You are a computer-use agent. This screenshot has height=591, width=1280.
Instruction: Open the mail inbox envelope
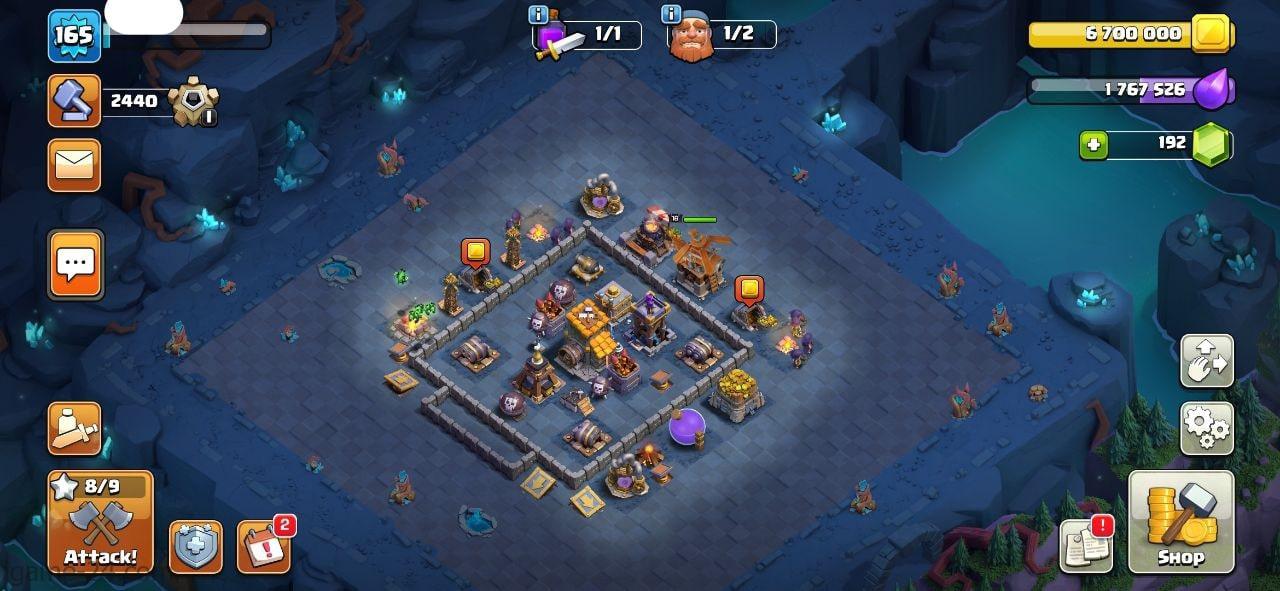pyautogui.click(x=75, y=165)
